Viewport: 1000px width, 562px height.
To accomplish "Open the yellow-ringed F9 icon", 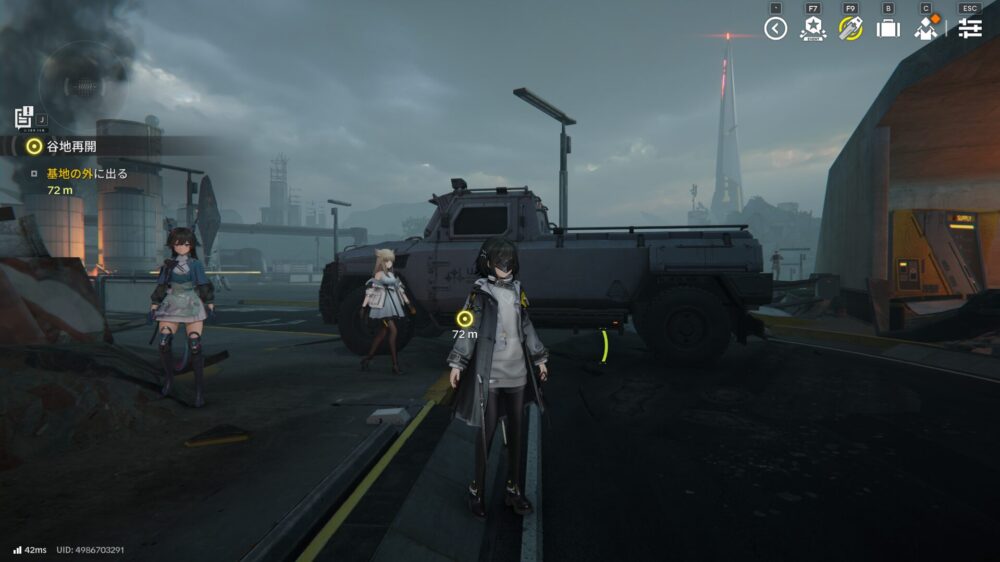I will tap(851, 28).
